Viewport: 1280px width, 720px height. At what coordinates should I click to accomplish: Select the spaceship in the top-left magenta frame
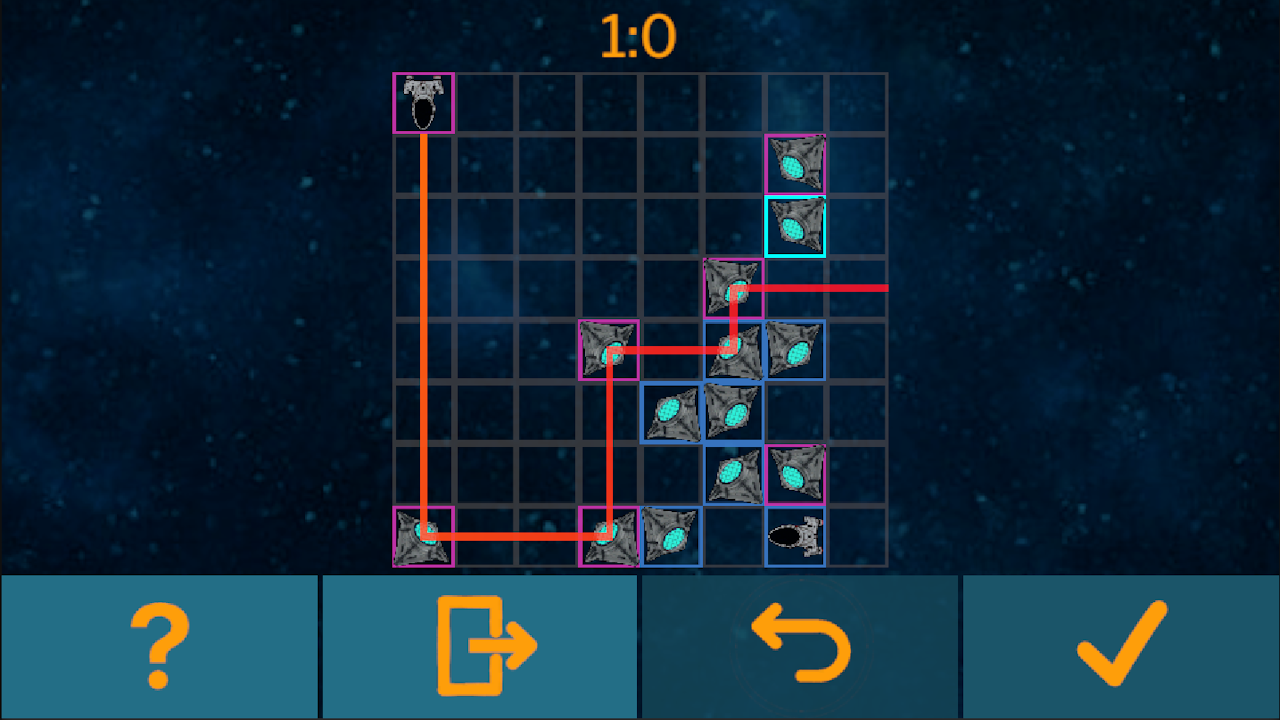423,102
